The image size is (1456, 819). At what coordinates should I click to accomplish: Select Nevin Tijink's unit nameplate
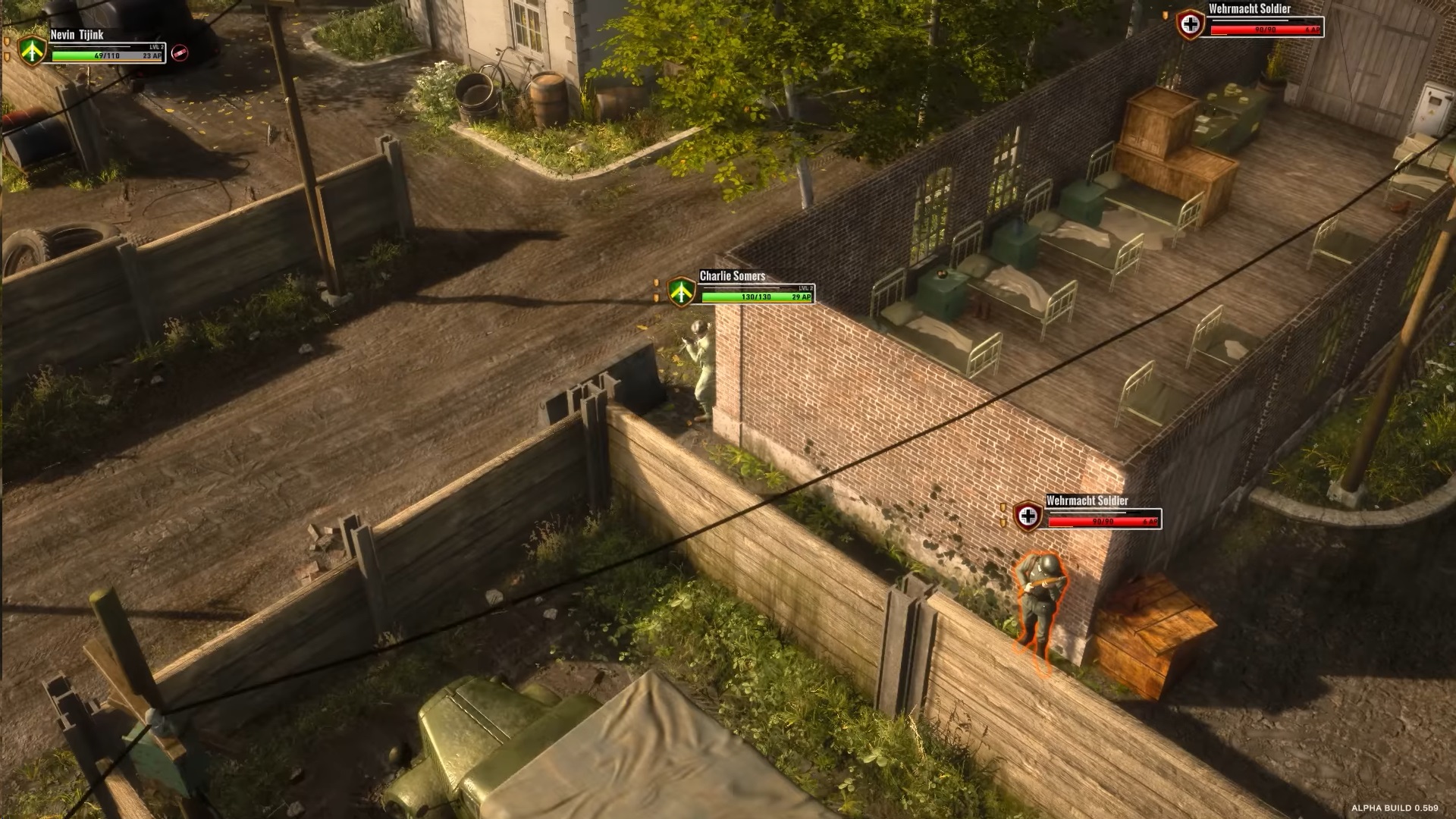tap(105, 47)
